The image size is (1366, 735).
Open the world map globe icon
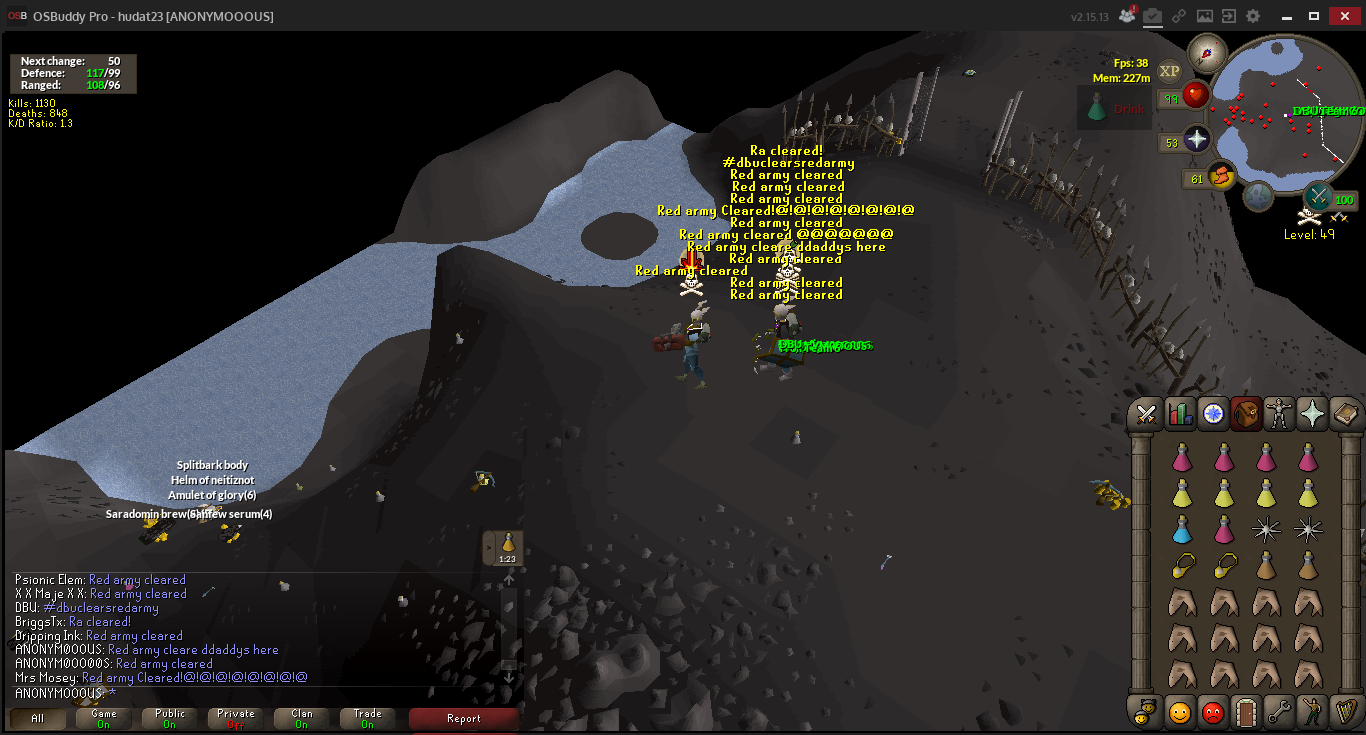[x=1257, y=195]
